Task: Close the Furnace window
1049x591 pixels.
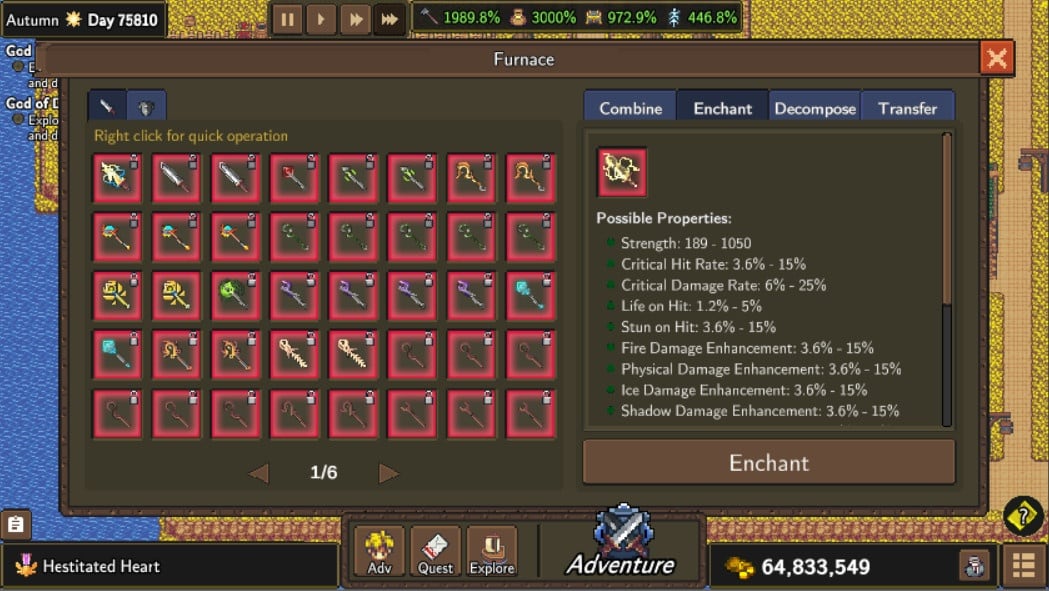Action: pos(996,58)
